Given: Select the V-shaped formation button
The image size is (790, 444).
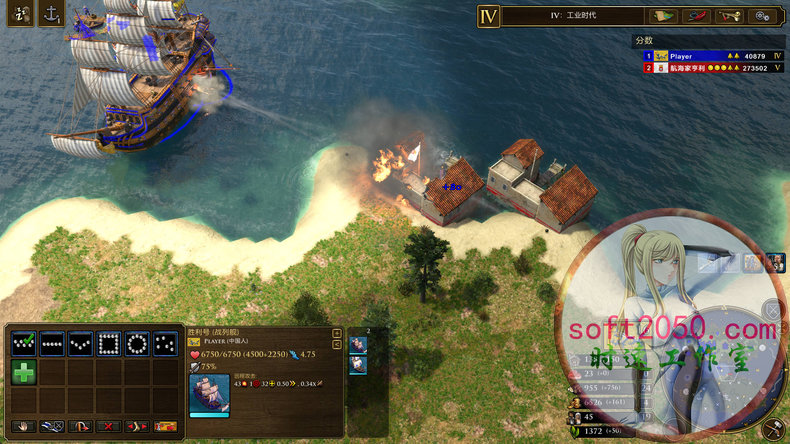Looking at the screenshot, I should pos(80,344).
